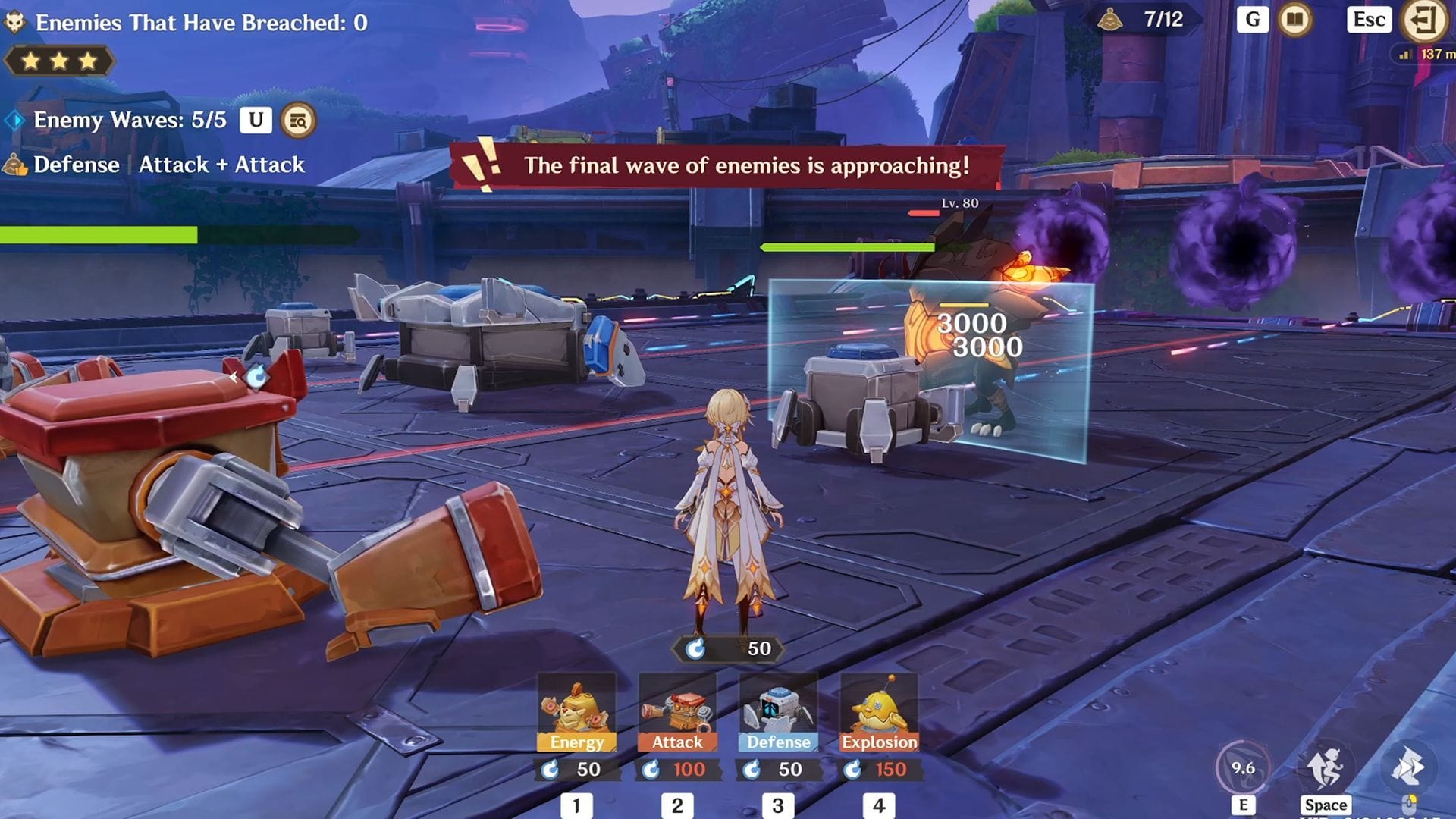Toggle wave info with the U button
The image size is (1456, 819).
[x=255, y=120]
